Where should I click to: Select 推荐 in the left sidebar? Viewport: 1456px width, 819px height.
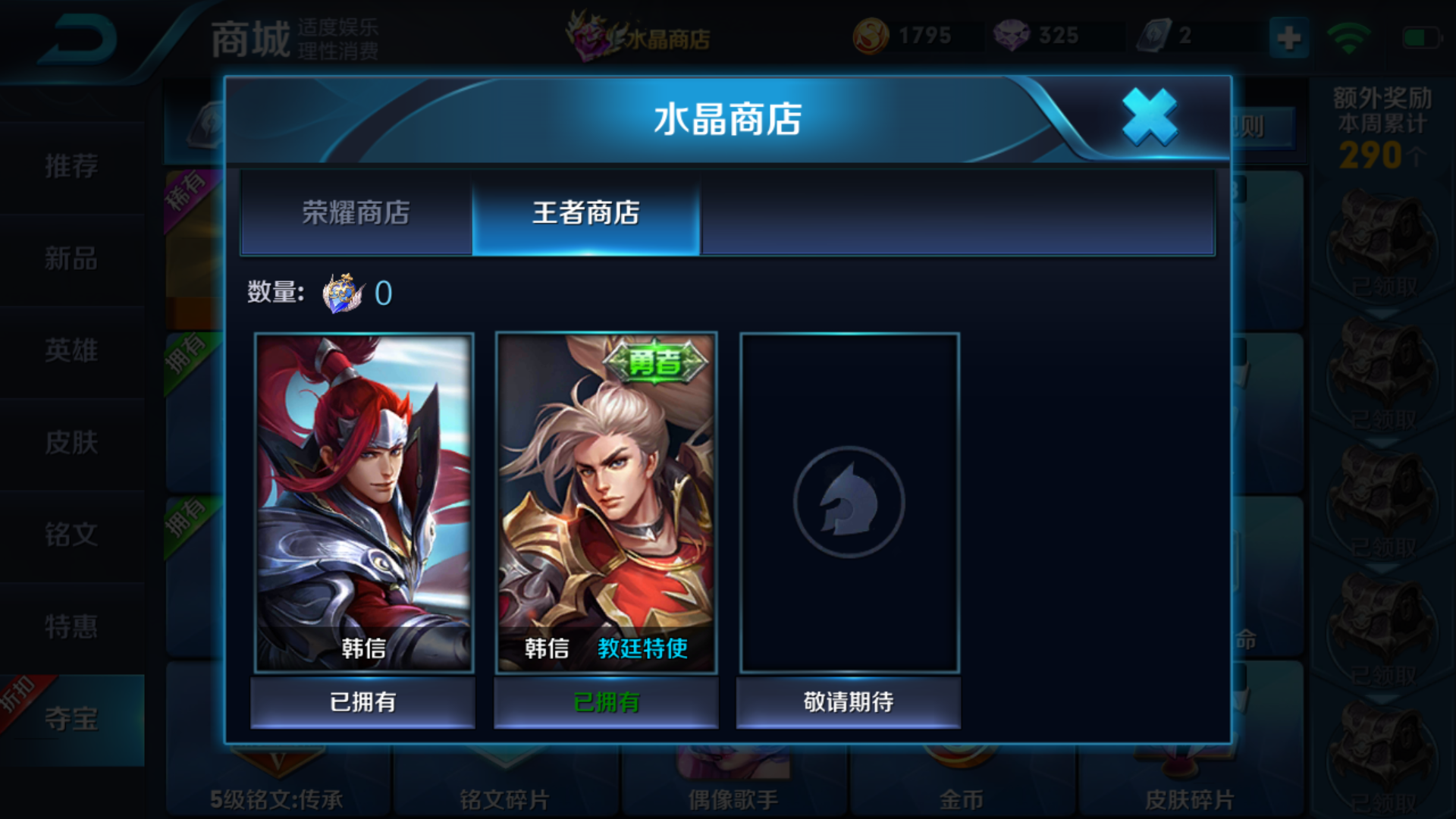click(x=72, y=167)
